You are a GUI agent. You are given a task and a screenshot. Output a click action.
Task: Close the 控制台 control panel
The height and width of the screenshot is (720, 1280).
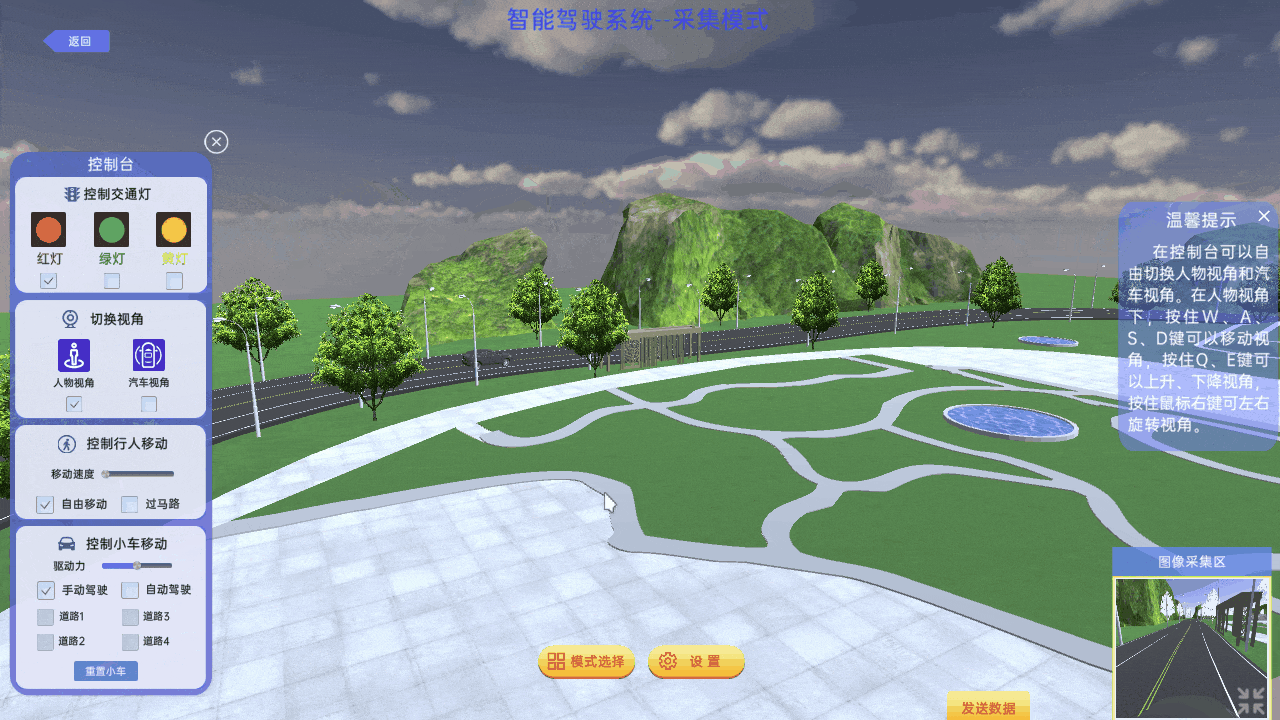pos(216,142)
